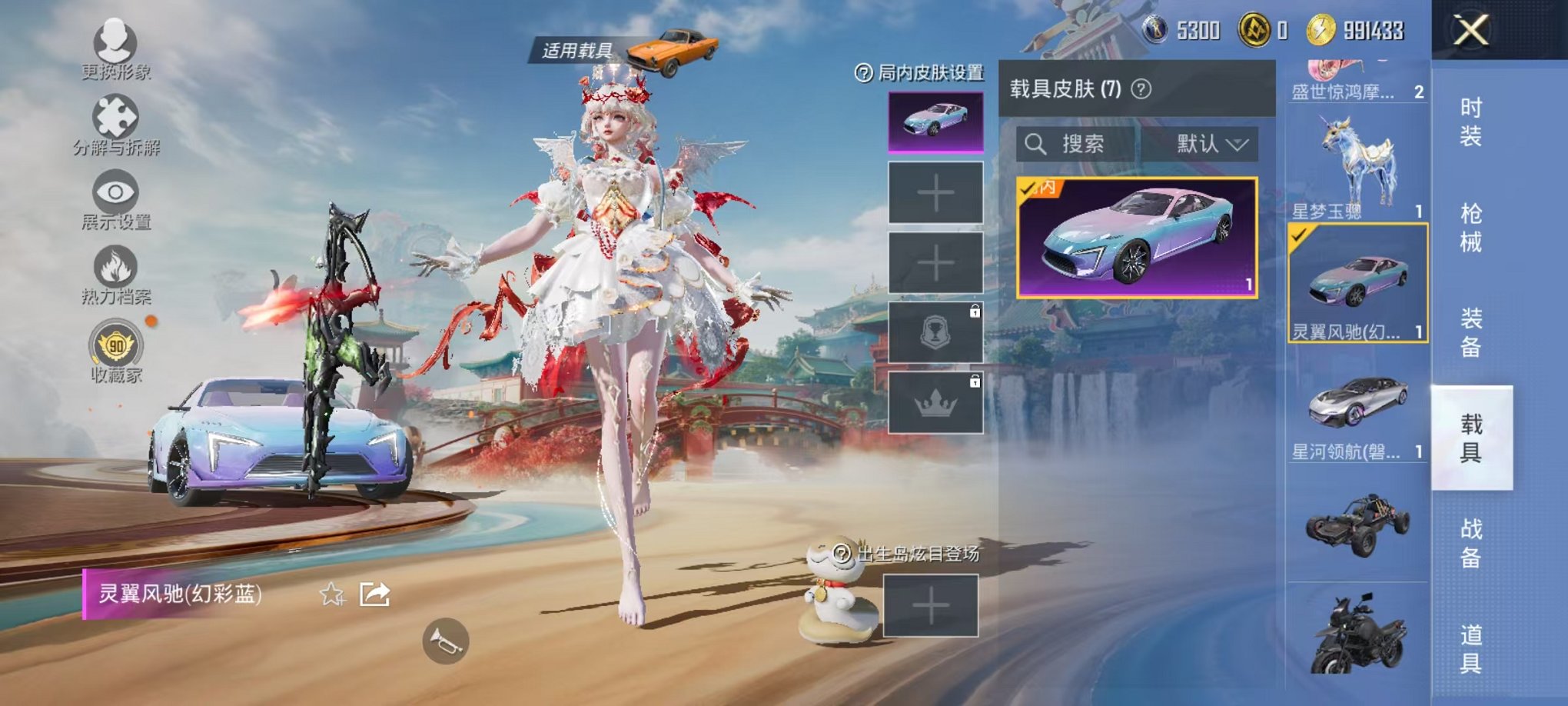The image size is (1568, 706).
Task: Open 展示设置 display settings
Action: click(115, 191)
